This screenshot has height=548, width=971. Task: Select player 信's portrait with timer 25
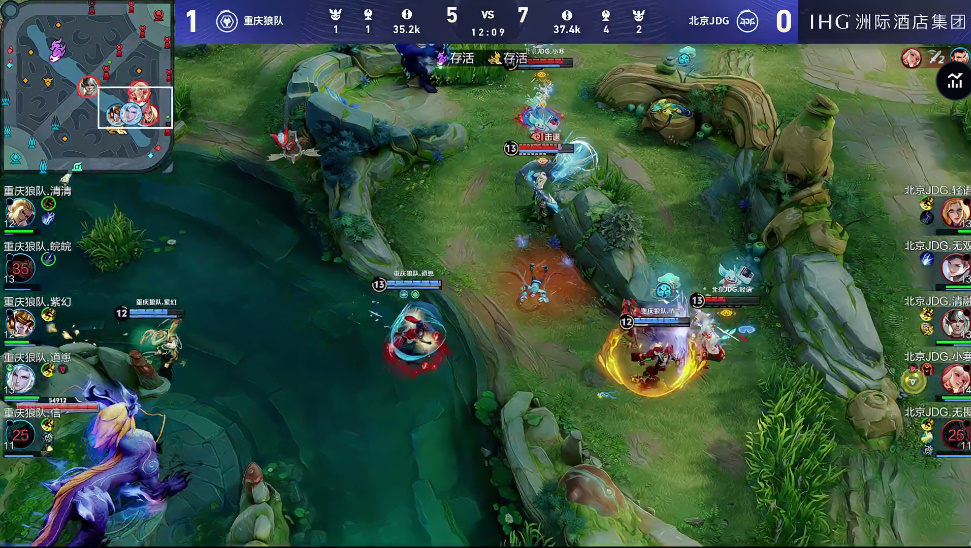[x=21, y=432]
